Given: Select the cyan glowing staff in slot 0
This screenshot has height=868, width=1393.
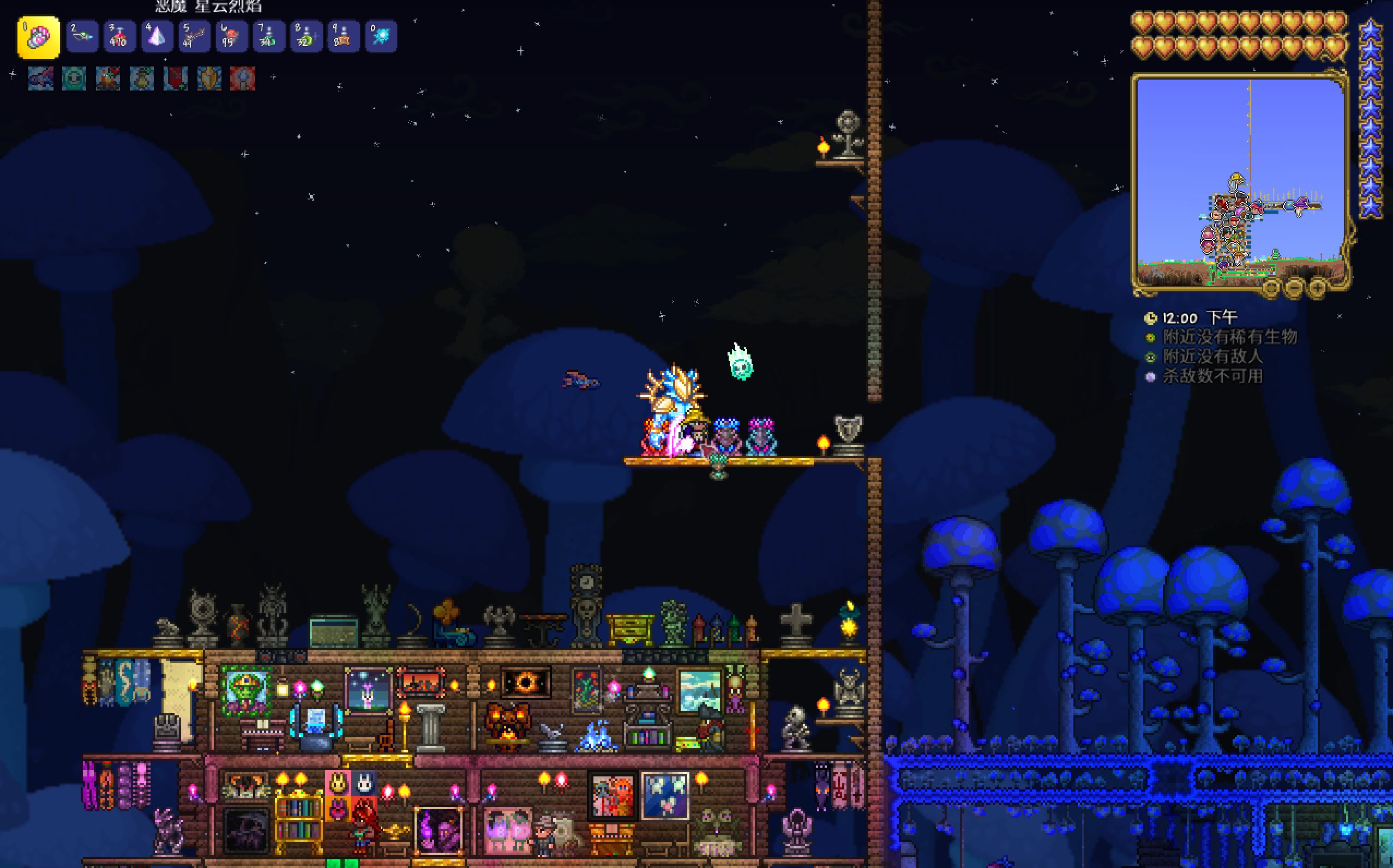Looking at the screenshot, I should click(381, 37).
